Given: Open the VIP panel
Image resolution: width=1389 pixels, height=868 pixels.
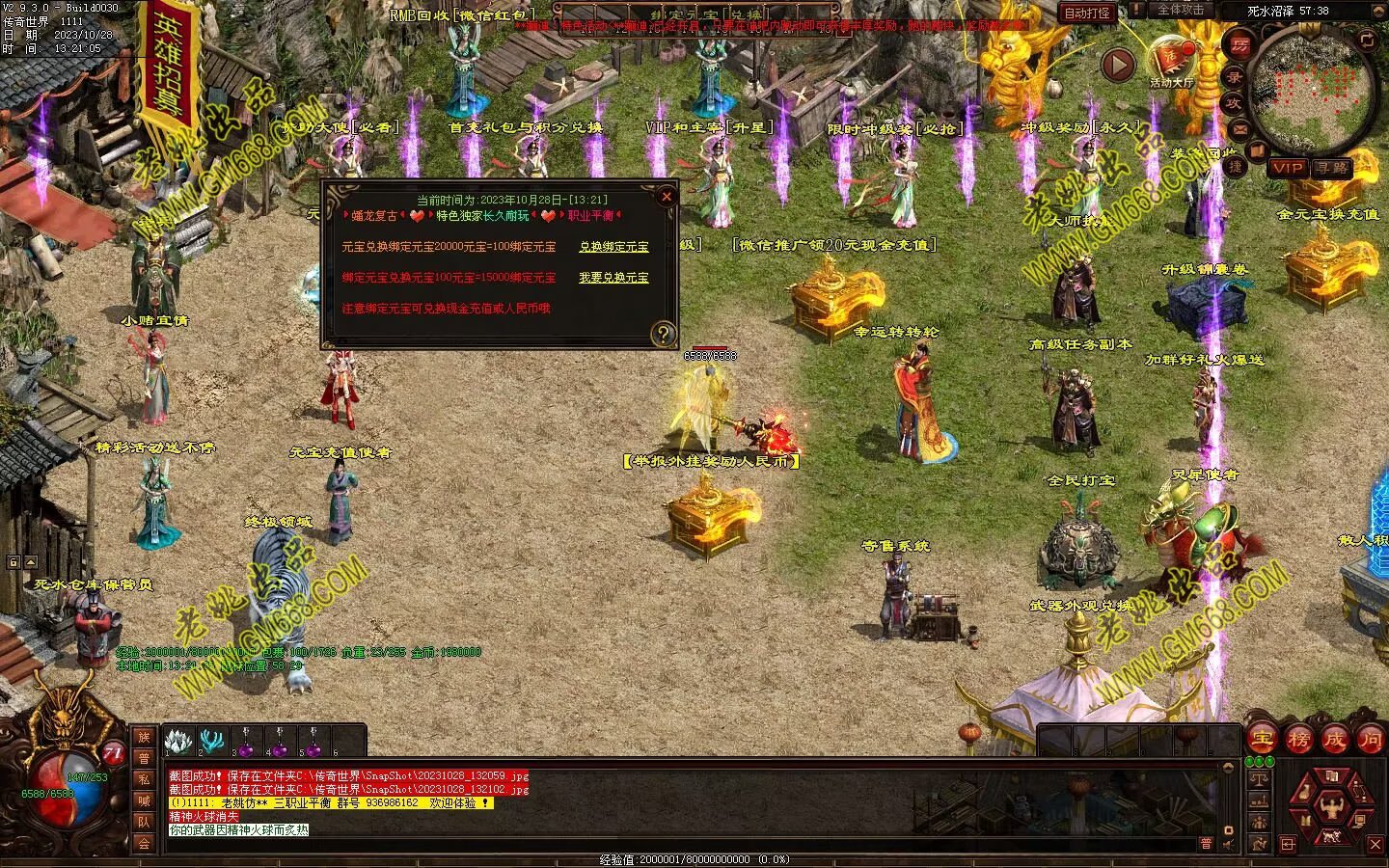Looking at the screenshot, I should click(1288, 168).
